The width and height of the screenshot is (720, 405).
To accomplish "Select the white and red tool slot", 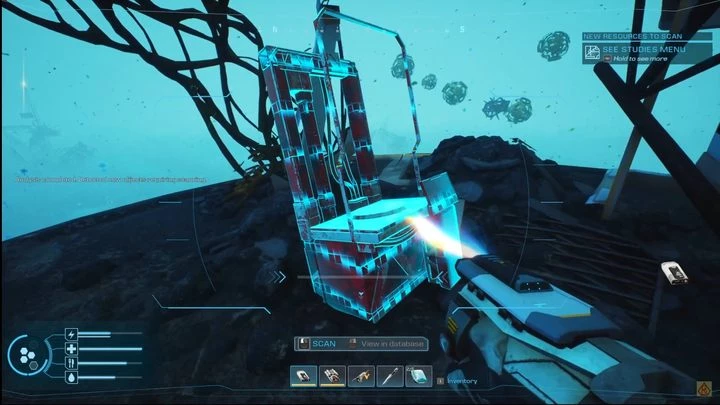I will [x=332, y=376].
